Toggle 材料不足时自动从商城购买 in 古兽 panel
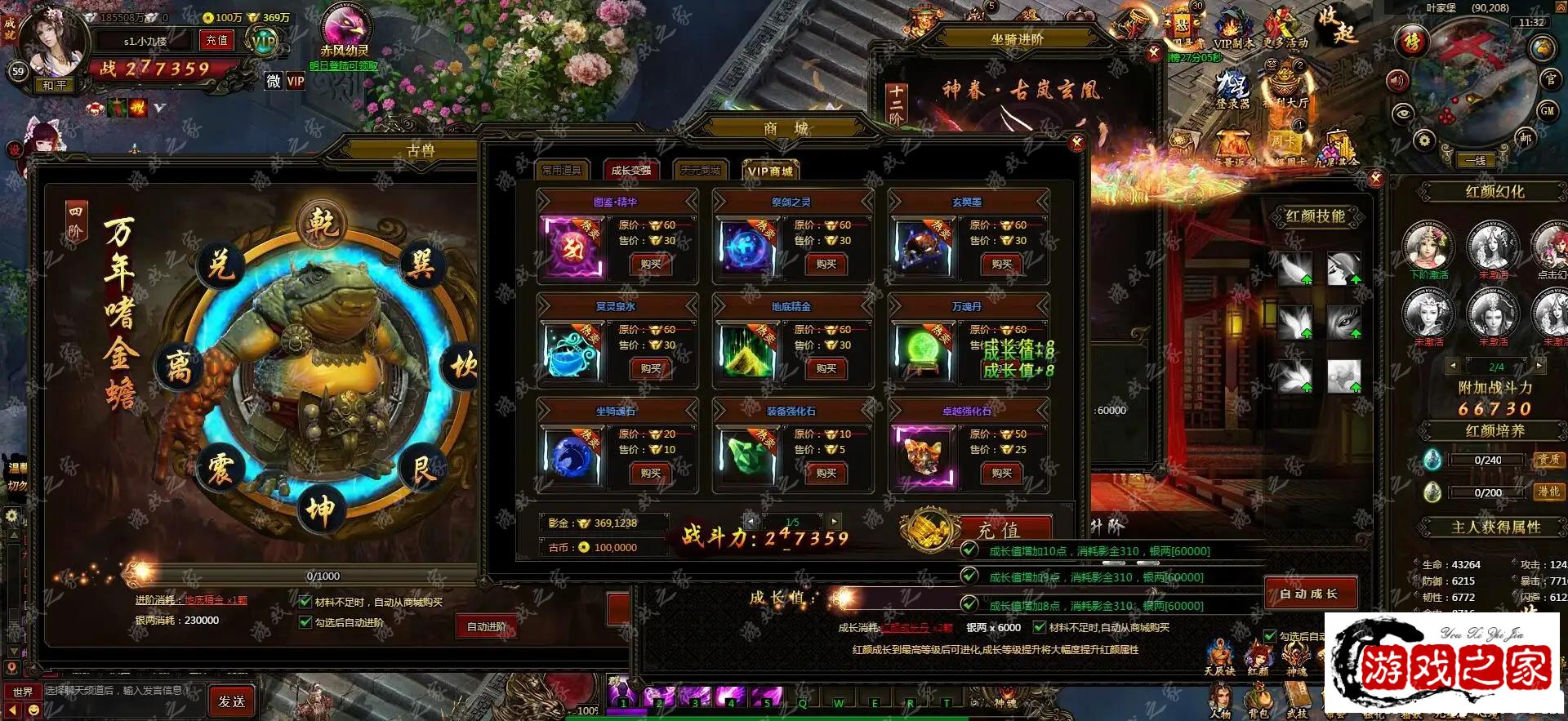Screen dimensions: 1568x721 click(x=306, y=602)
